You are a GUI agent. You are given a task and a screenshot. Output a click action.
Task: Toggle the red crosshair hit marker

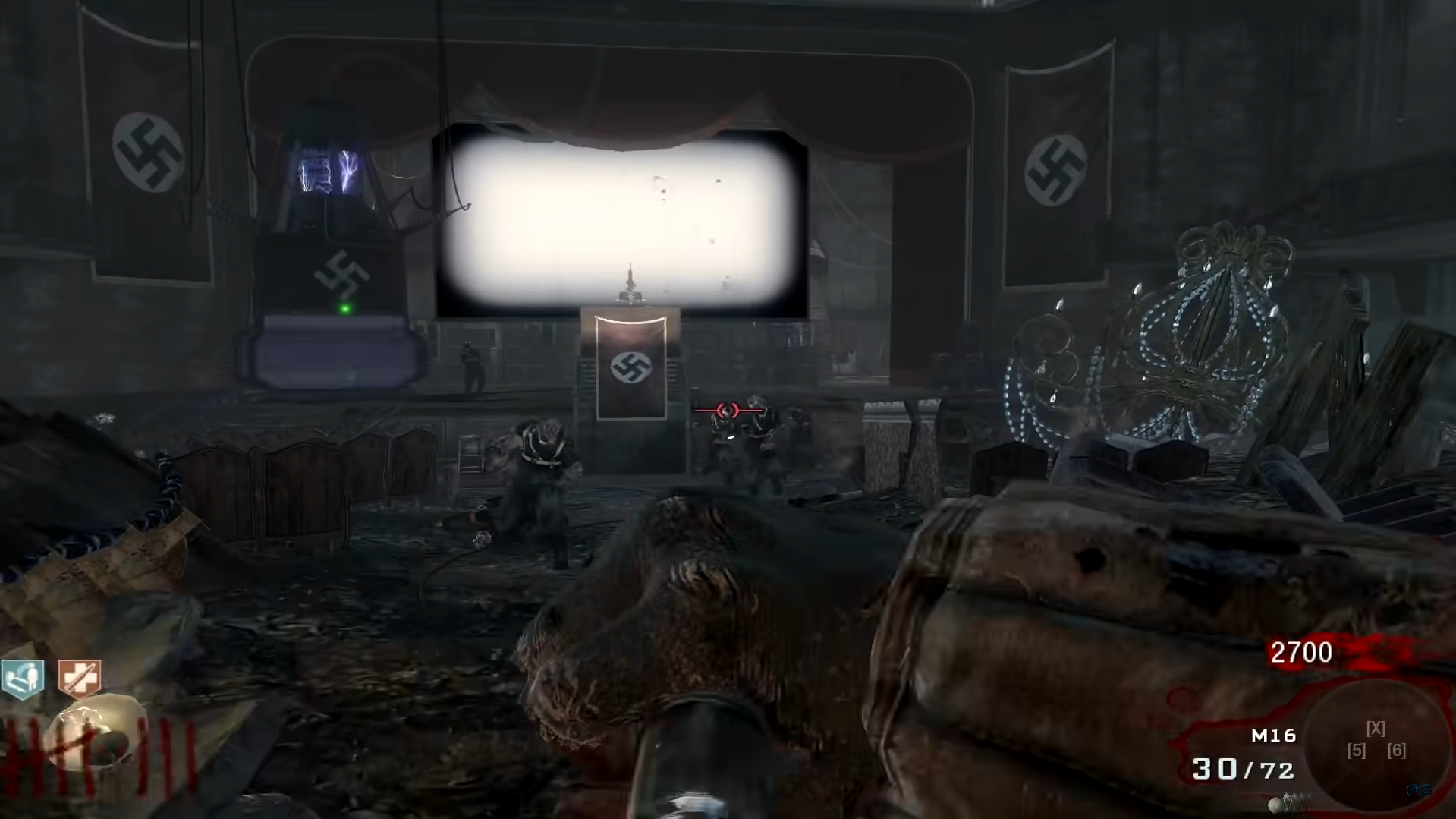[728, 410]
